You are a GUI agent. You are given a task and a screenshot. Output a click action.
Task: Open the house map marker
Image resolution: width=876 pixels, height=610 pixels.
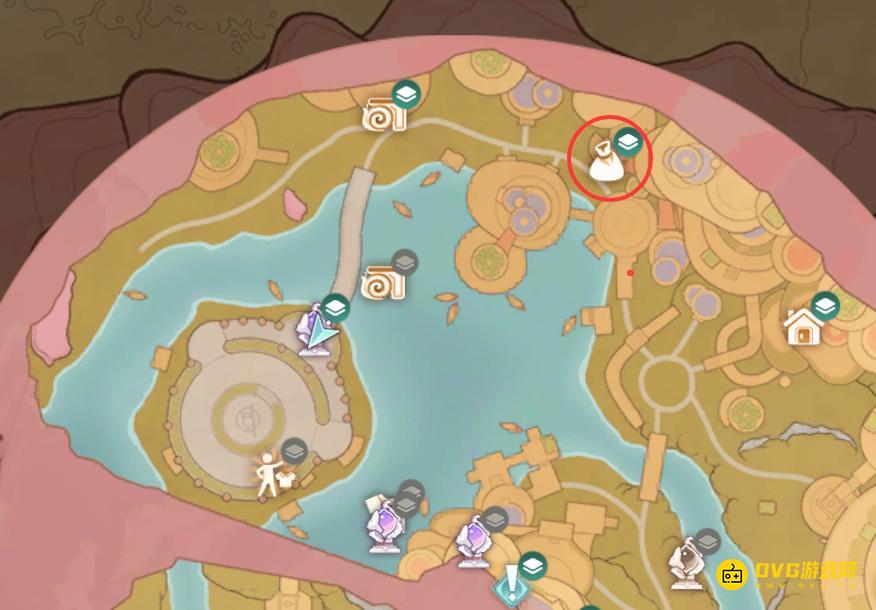click(x=803, y=326)
